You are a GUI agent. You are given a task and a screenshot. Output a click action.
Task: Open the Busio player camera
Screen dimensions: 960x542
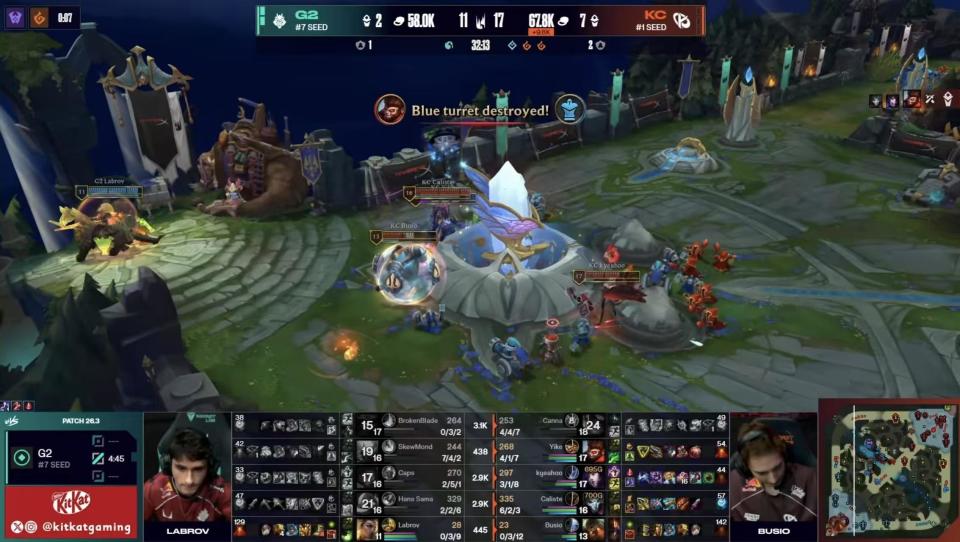coord(772,470)
